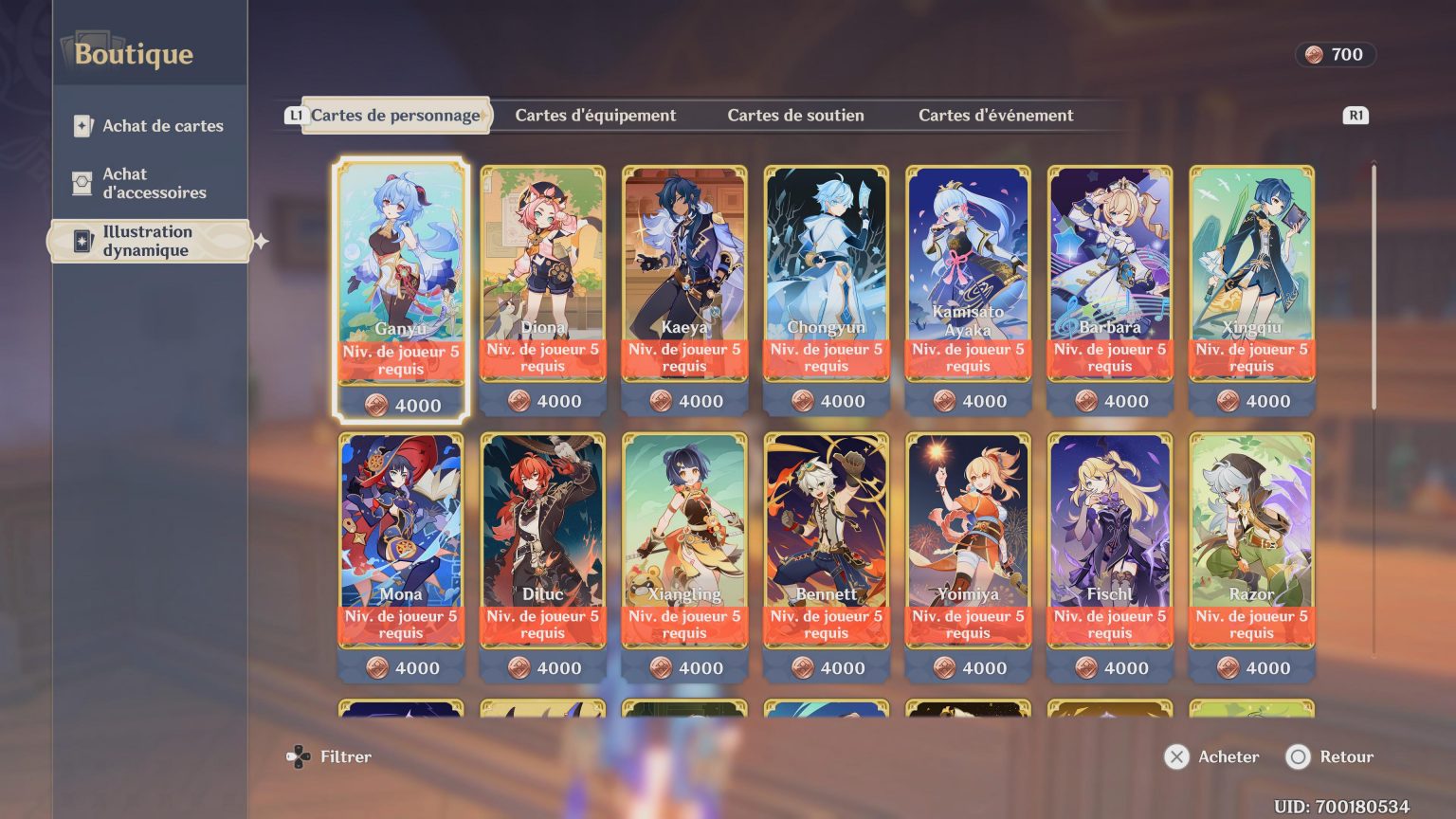Click the coin icon on Ganyu's price tag
This screenshot has height=819, width=1456.
point(377,405)
